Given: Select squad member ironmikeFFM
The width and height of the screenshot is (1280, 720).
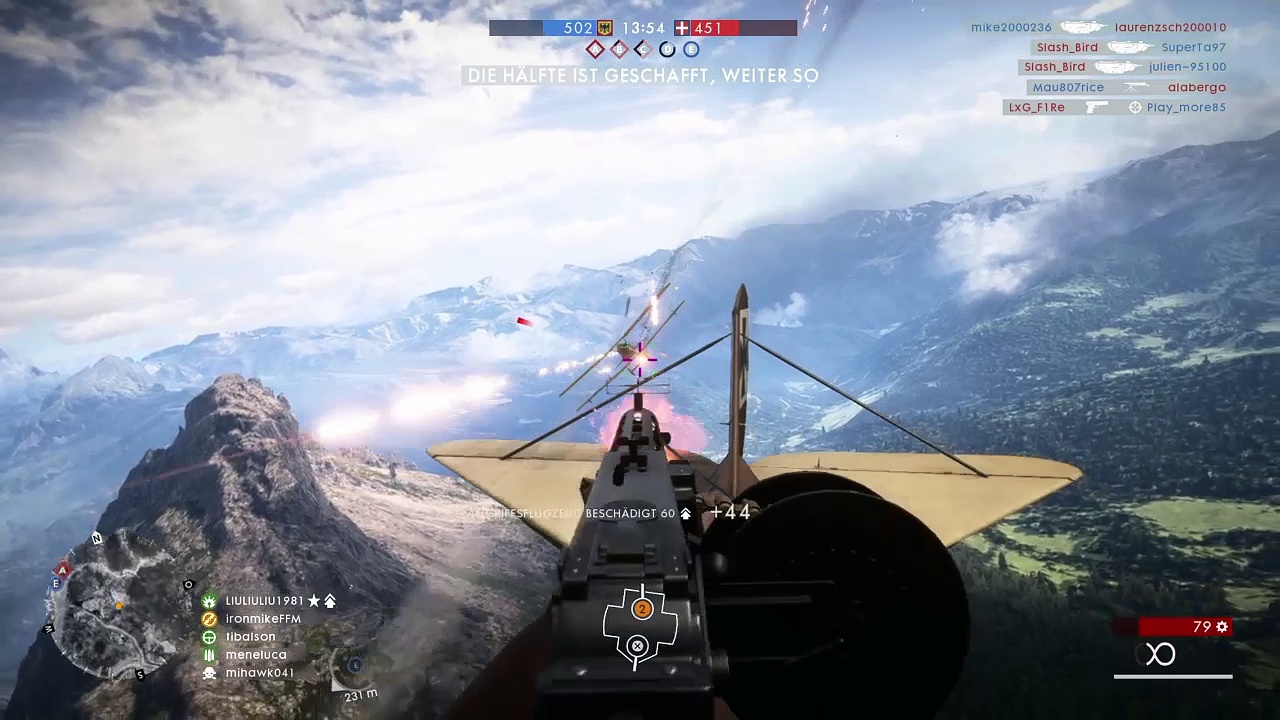Looking at the screenshot, I should tap(262, 619).
